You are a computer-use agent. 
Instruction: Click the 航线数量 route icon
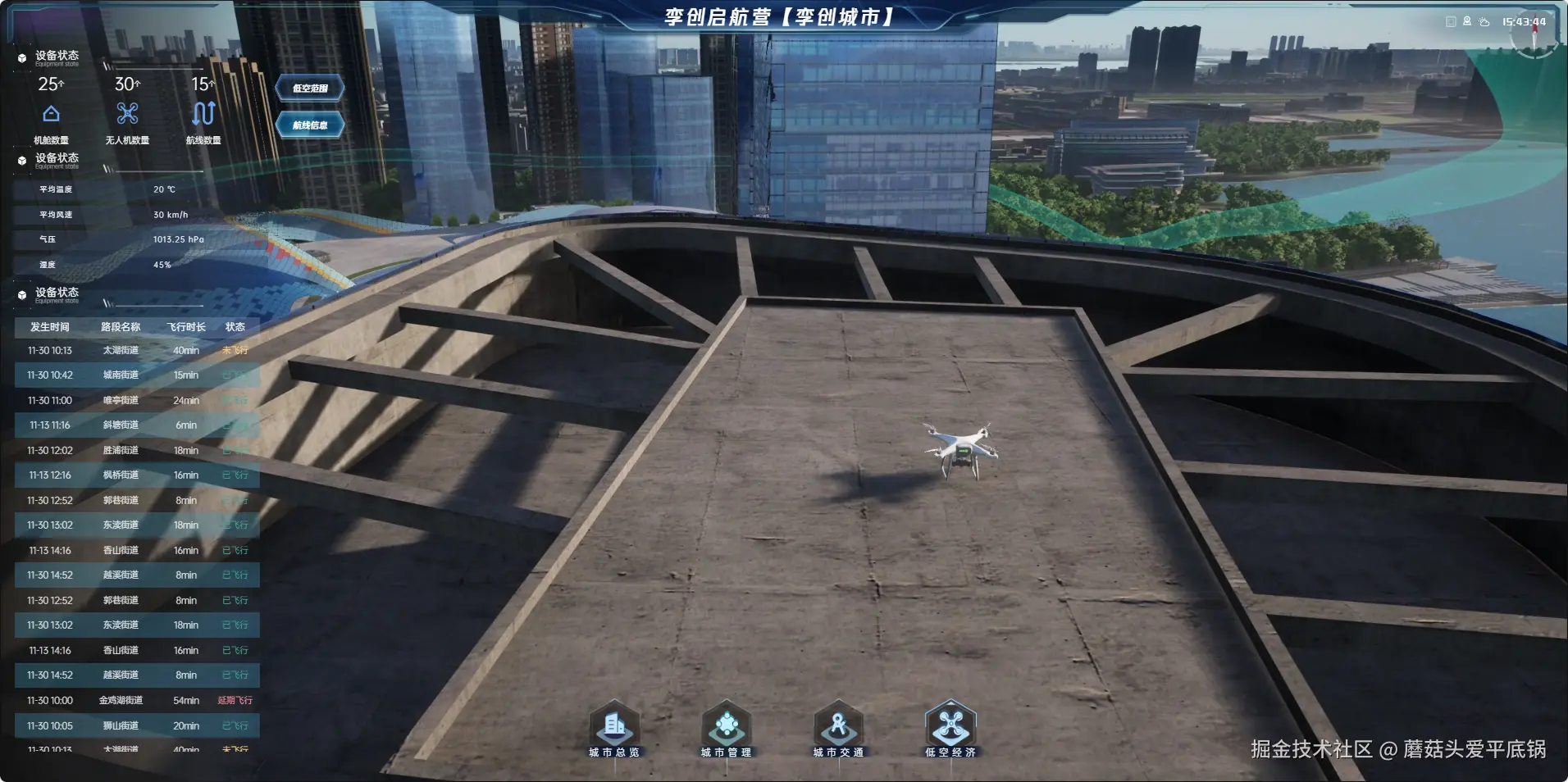[x=203, y=114]
